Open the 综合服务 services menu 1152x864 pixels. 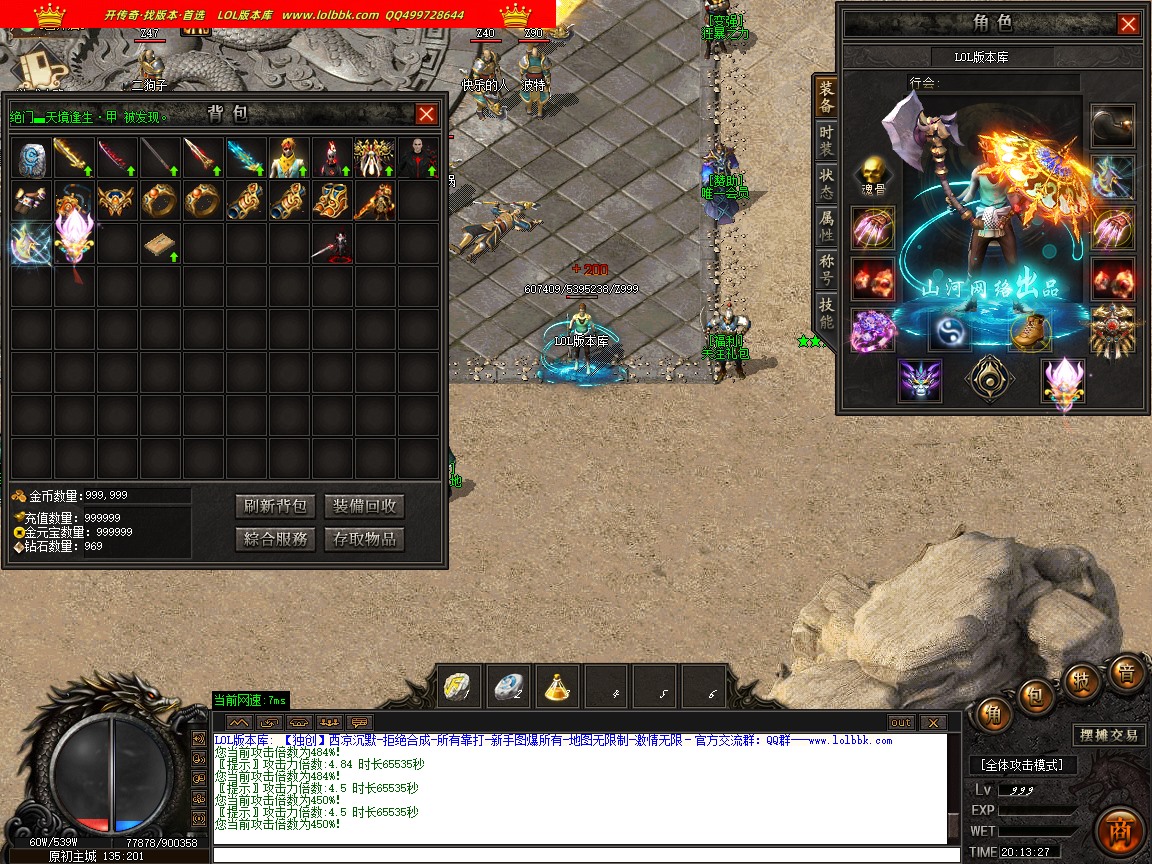[275, 539]
